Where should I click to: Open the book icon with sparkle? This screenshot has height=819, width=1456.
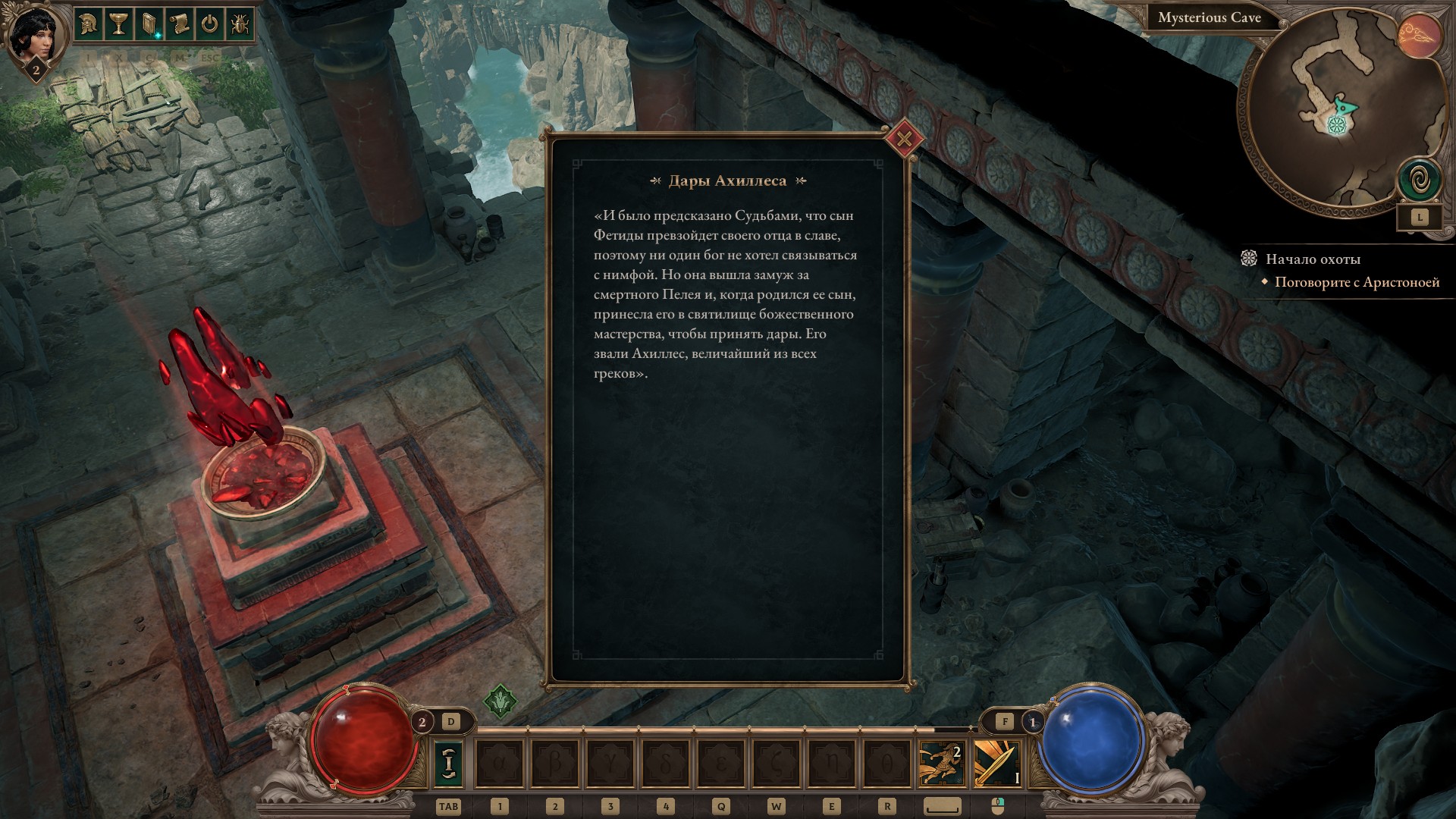pos(149,25)
